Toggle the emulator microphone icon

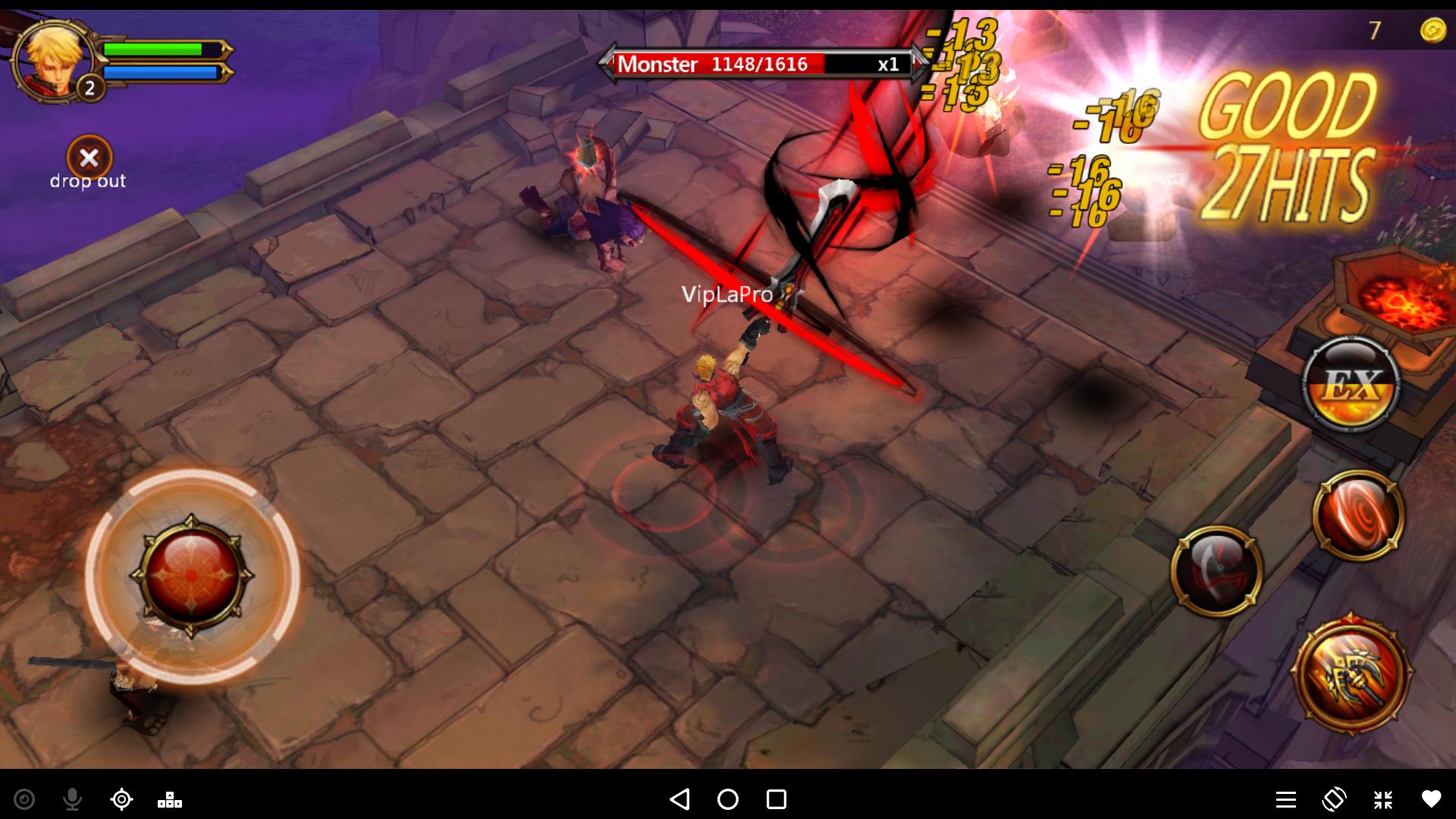73,799
